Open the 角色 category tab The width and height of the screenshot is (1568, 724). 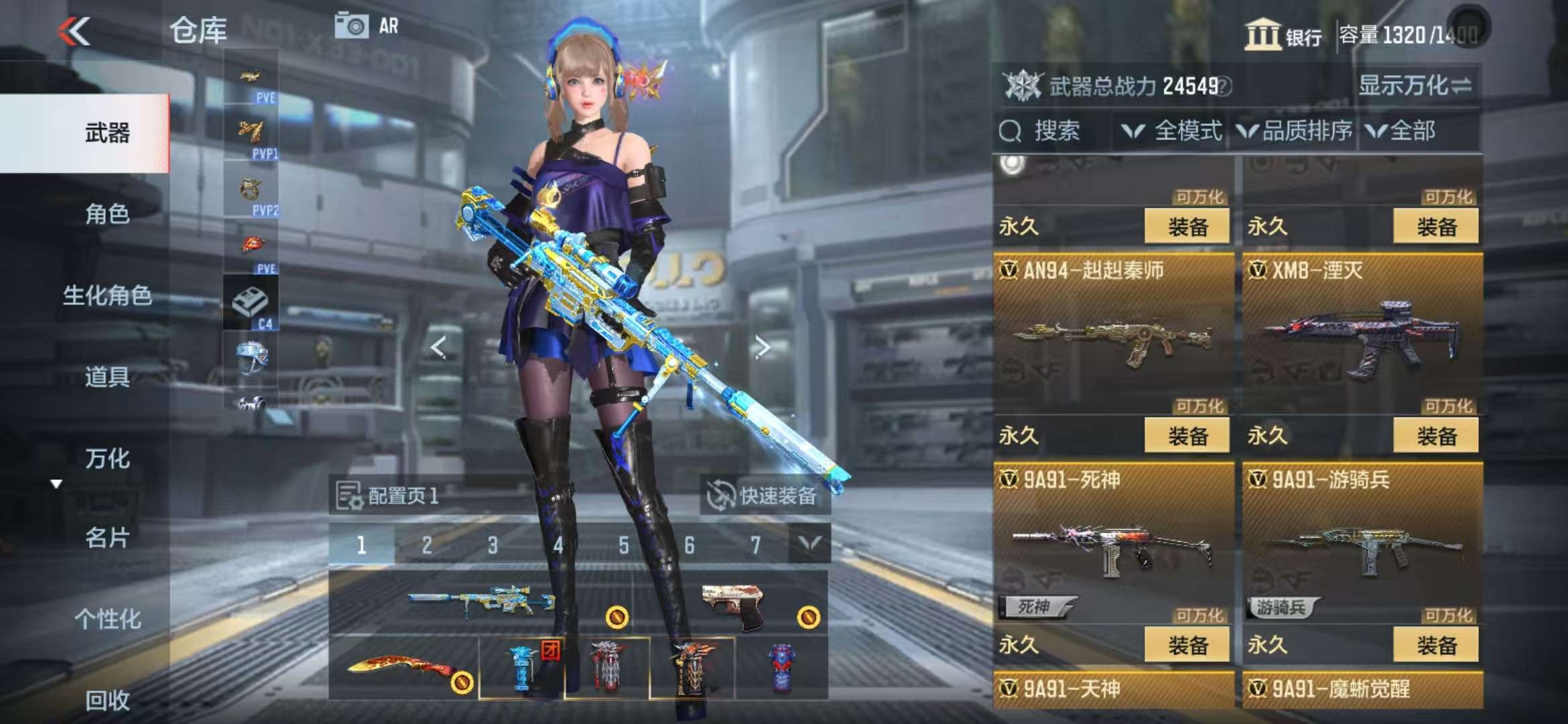point(107,214)
